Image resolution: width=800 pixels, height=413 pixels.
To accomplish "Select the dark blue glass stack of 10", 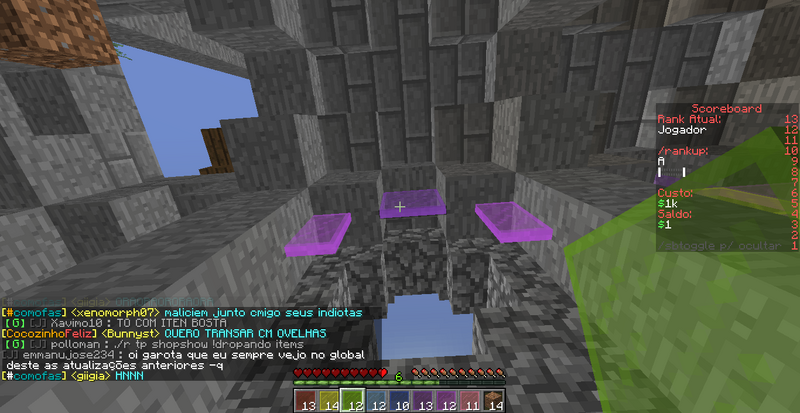I will coord(400,400).
